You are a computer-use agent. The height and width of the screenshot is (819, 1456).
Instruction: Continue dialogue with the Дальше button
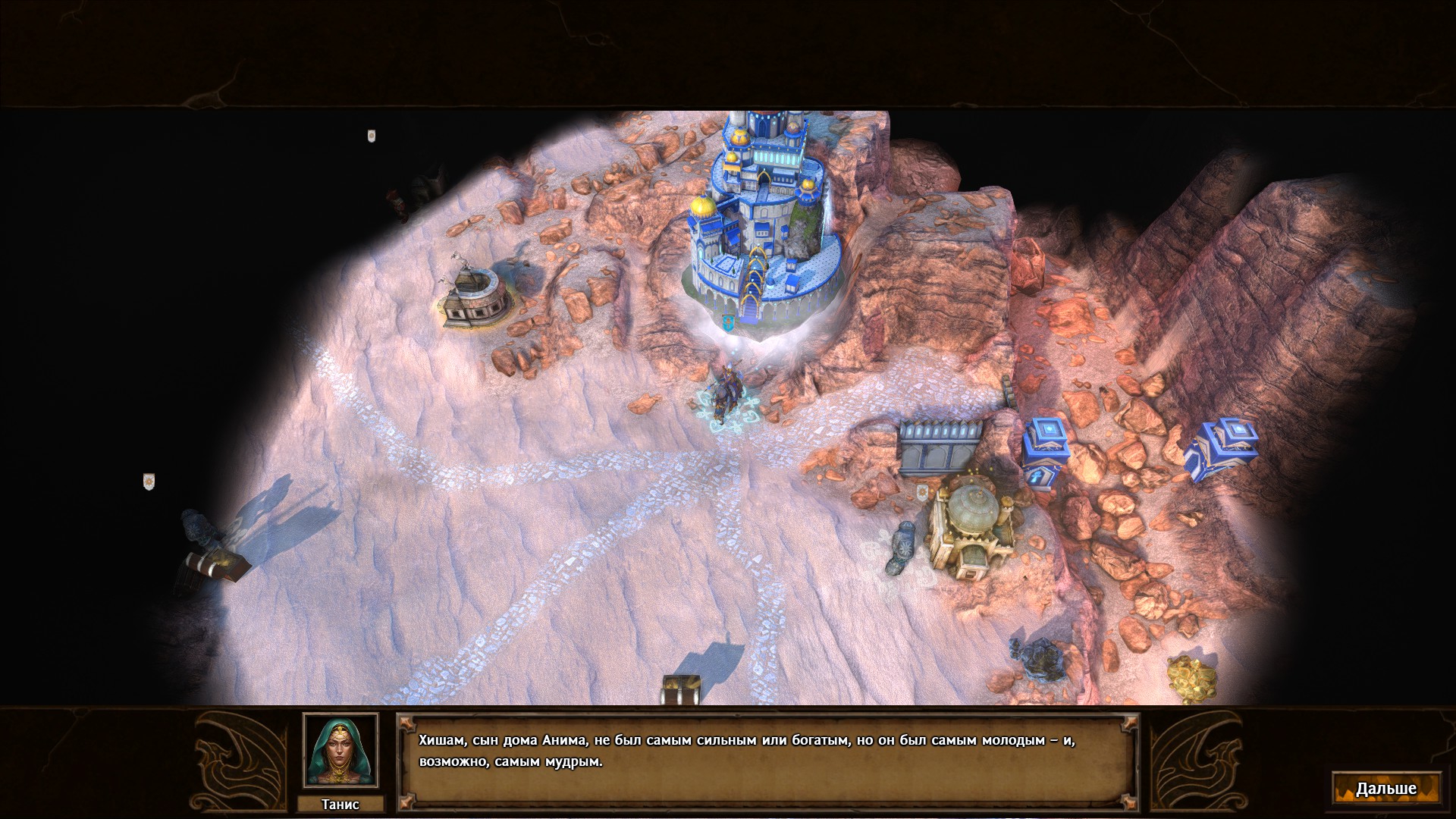pyautogui.click(x=1385, y=789)
